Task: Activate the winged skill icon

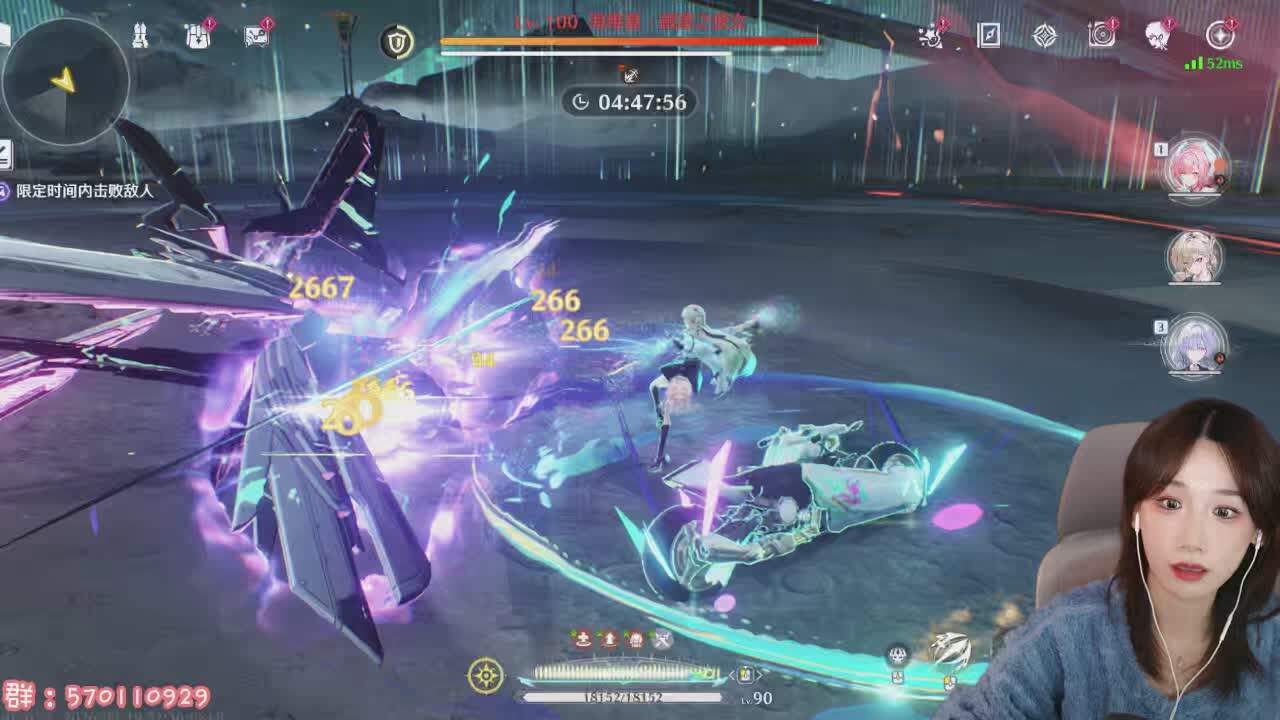Action: 950,650
